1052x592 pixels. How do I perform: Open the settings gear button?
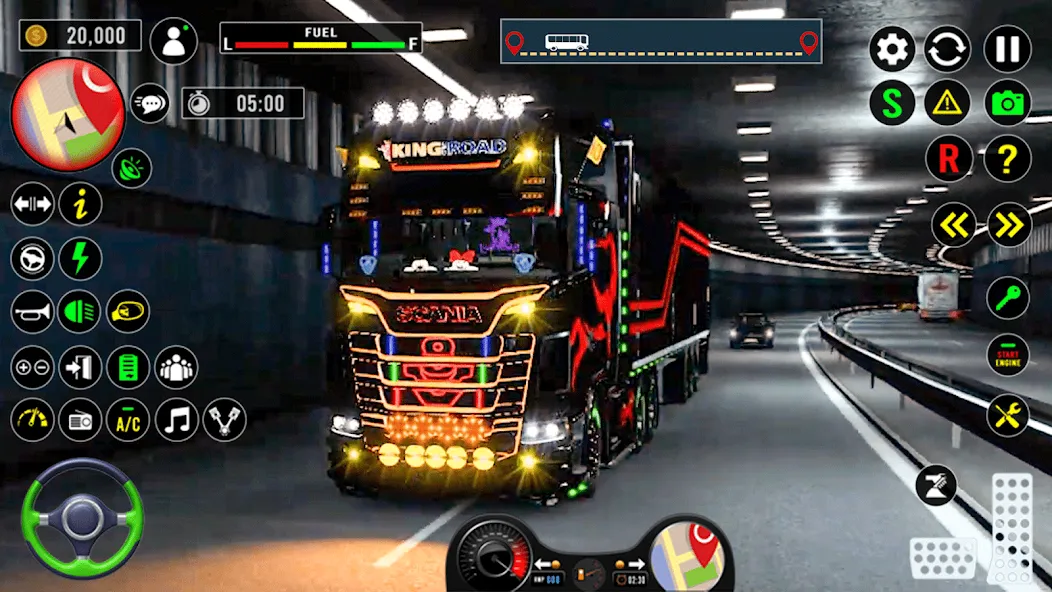click(x=891, y=49)
